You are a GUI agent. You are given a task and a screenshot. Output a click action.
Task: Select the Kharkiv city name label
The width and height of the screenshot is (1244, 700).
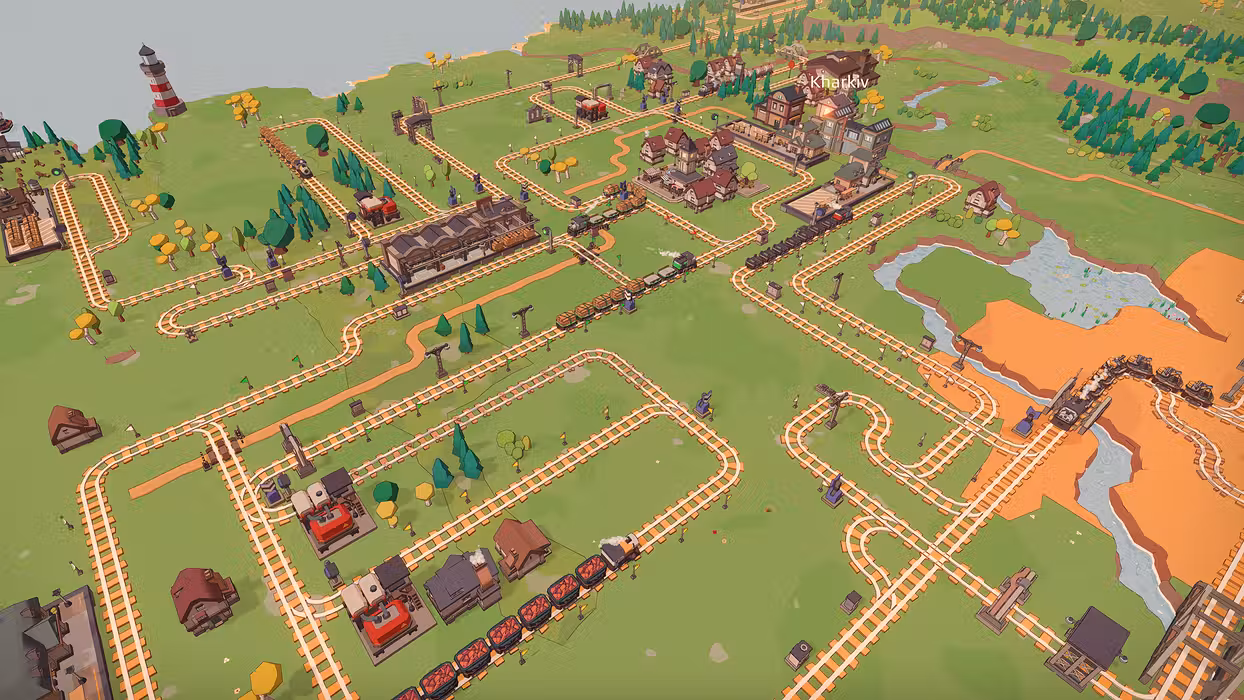coord(834,82)
